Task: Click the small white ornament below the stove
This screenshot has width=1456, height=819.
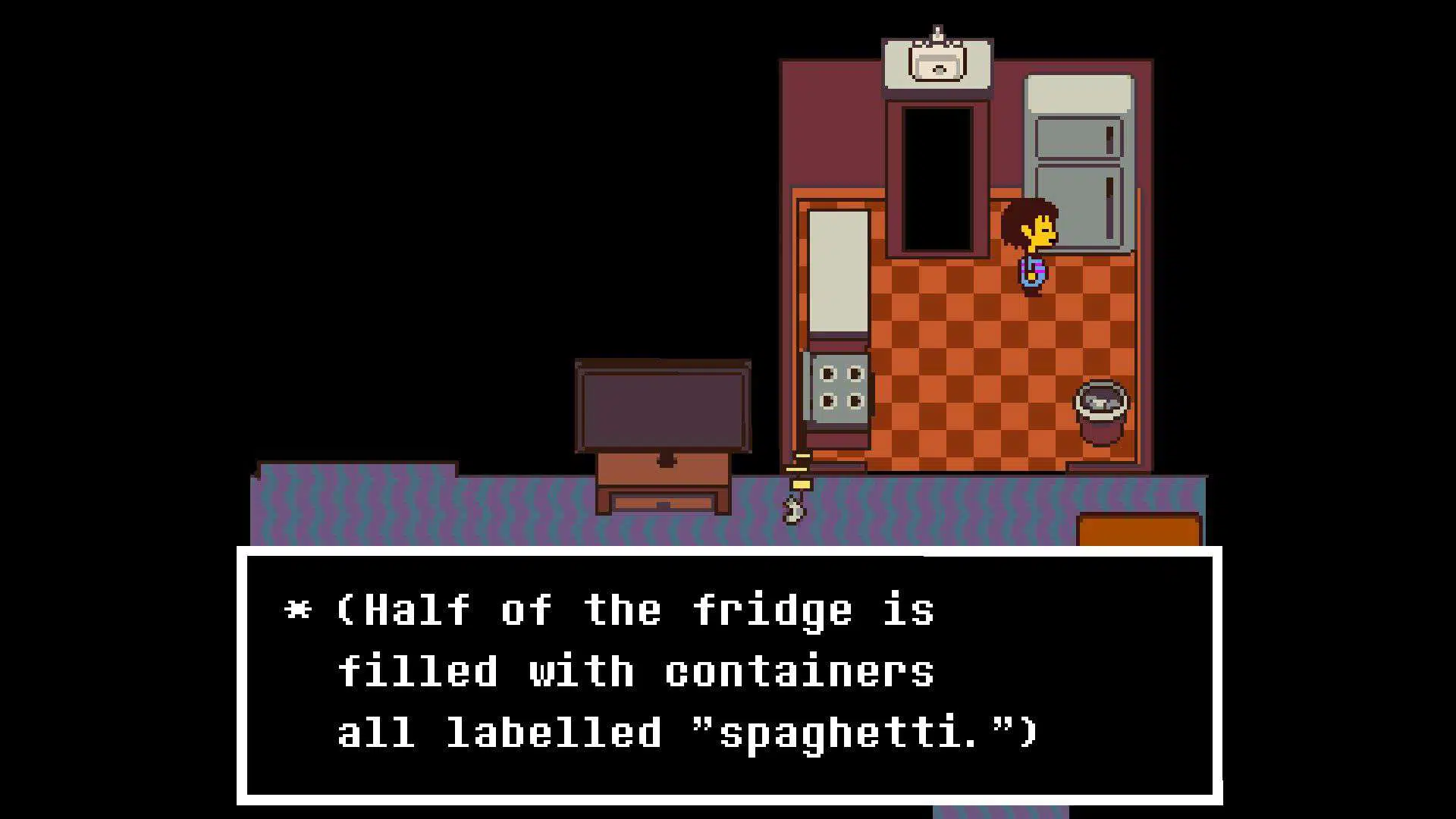Action: pyautogui.click(x=793, y=510)
